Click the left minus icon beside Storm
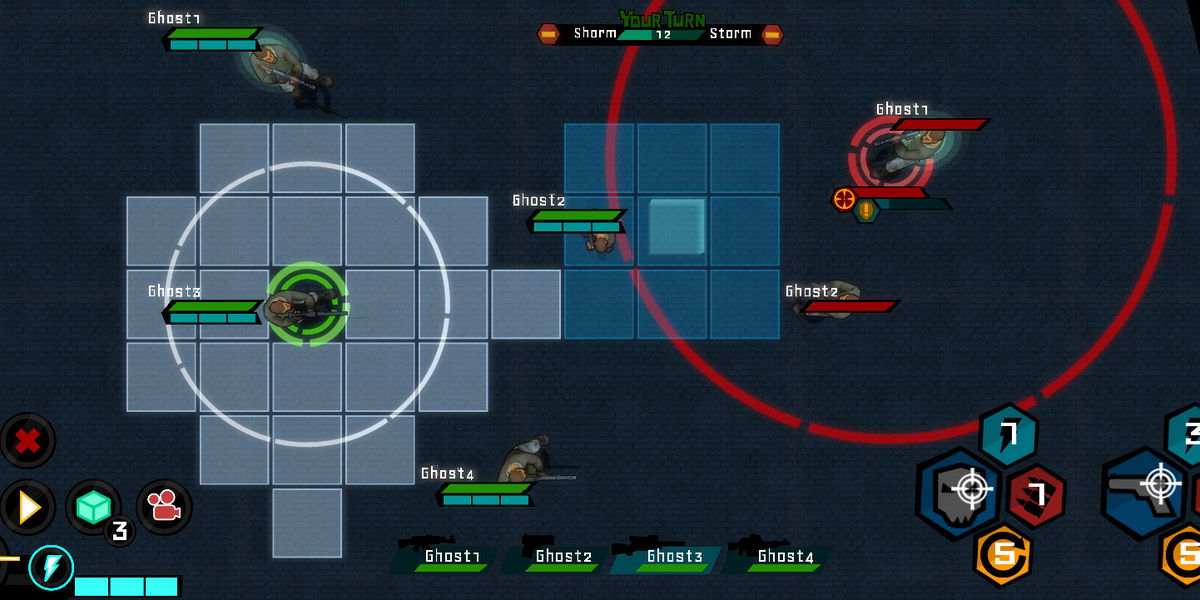The image size is (1200, 600). click(548, 35)
